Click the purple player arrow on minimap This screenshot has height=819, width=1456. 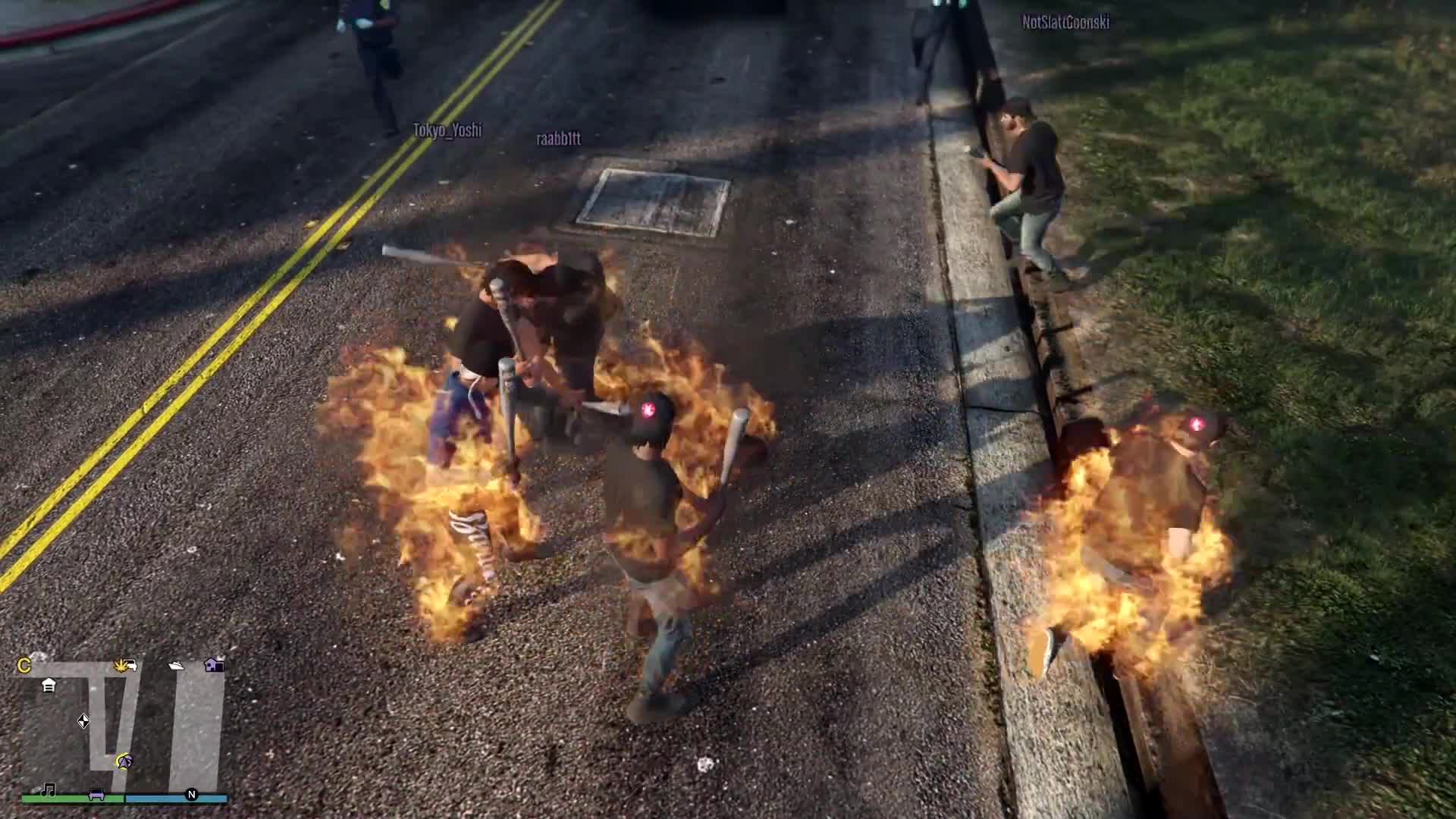click(124, 761)
